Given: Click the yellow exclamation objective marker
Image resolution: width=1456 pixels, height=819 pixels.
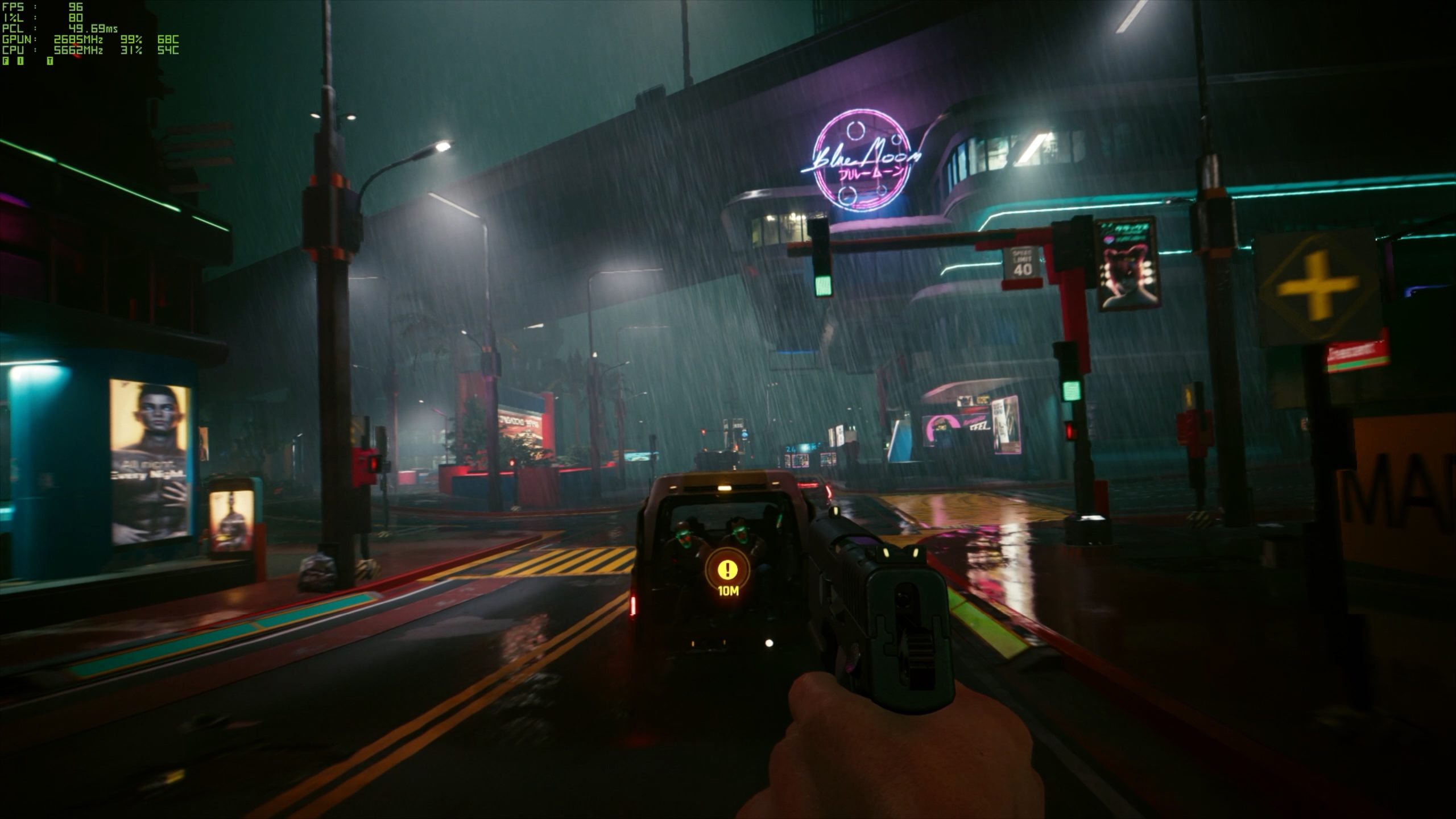Looking at the screenshot, I should coord(727,568).
